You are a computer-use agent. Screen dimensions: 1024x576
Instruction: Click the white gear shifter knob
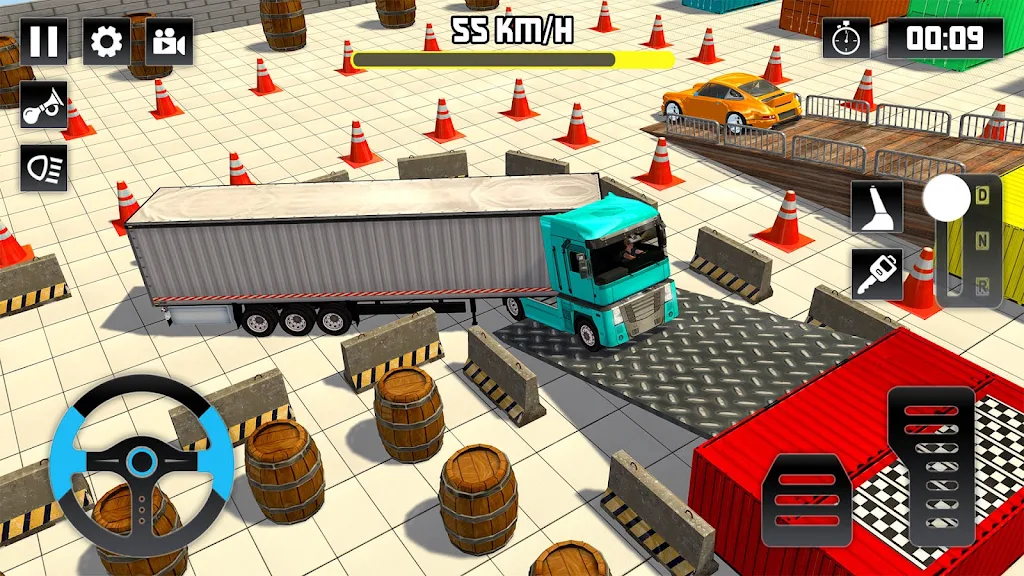coord(946,199)
